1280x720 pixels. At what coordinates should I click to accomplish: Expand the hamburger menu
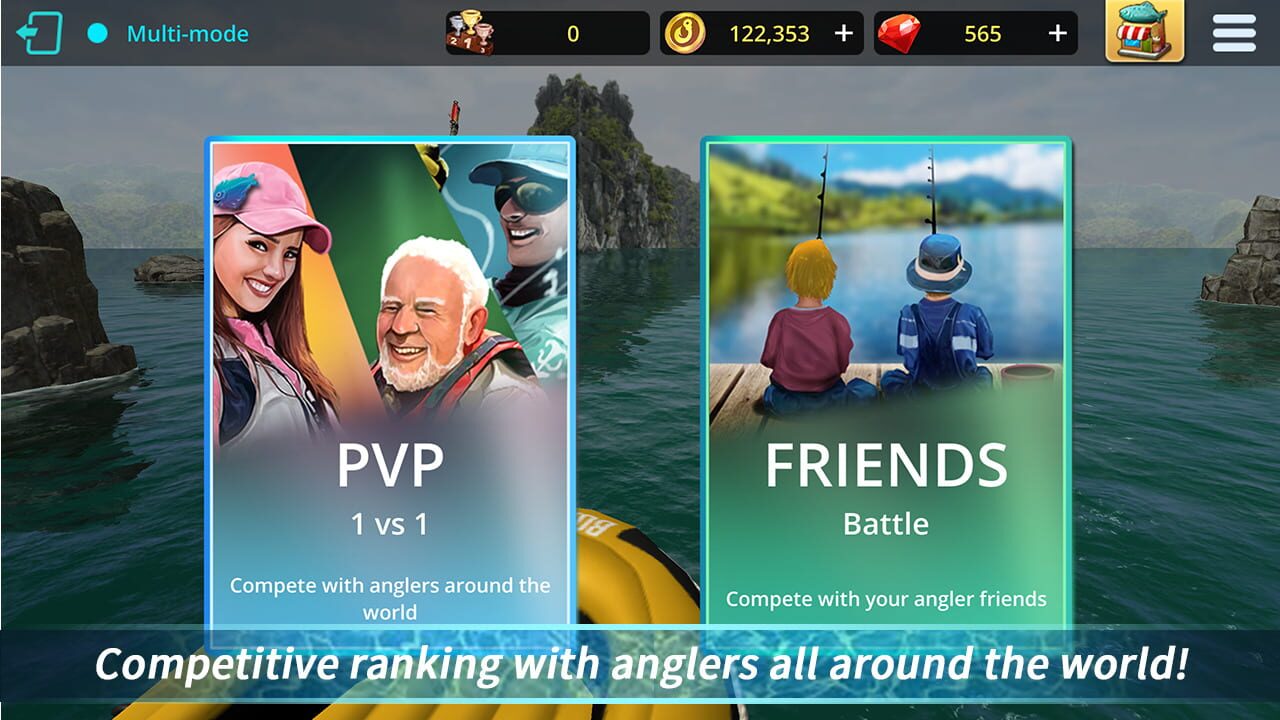pyautogui.click(x=1233, y=32)
